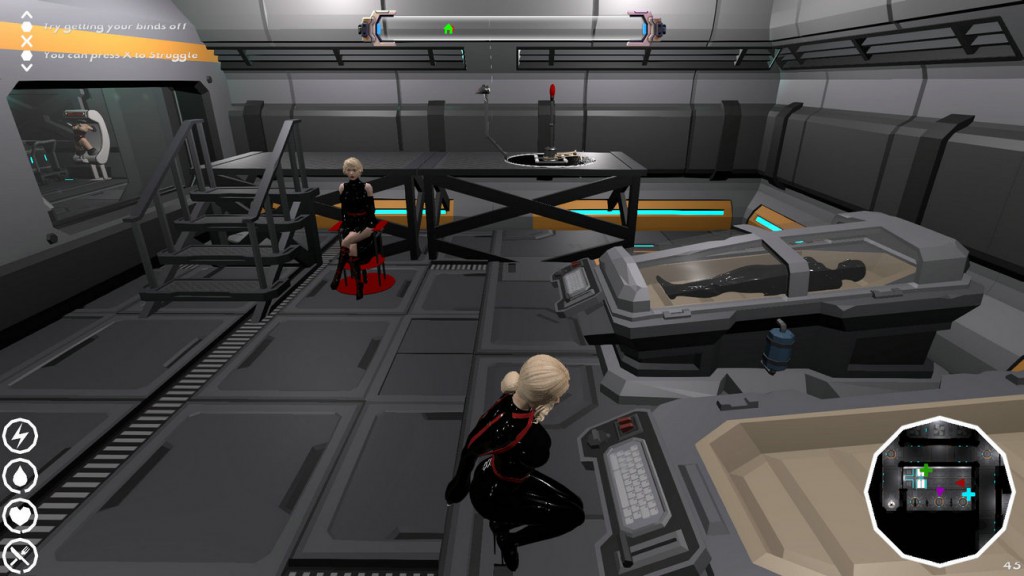Select the knife and fork hunger icon
Viewport: 1024px width, 576px height.
click(20, 556)
